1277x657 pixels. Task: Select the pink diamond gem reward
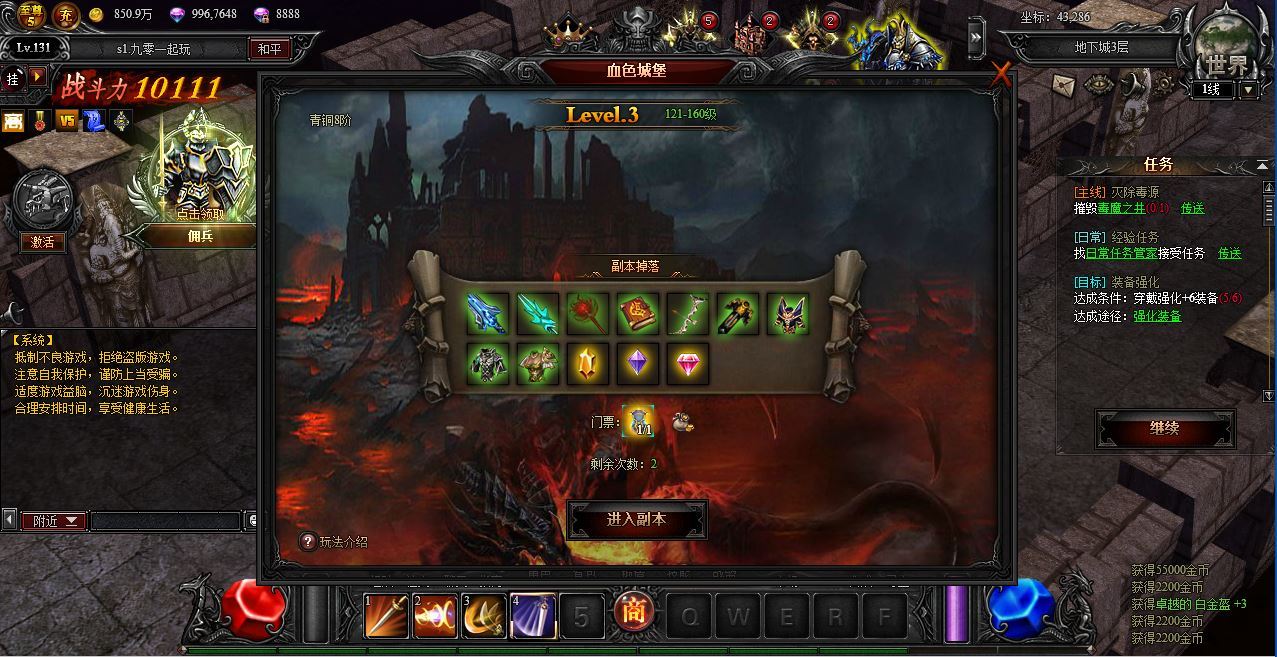pyautogui.click(x=687, y=364)
